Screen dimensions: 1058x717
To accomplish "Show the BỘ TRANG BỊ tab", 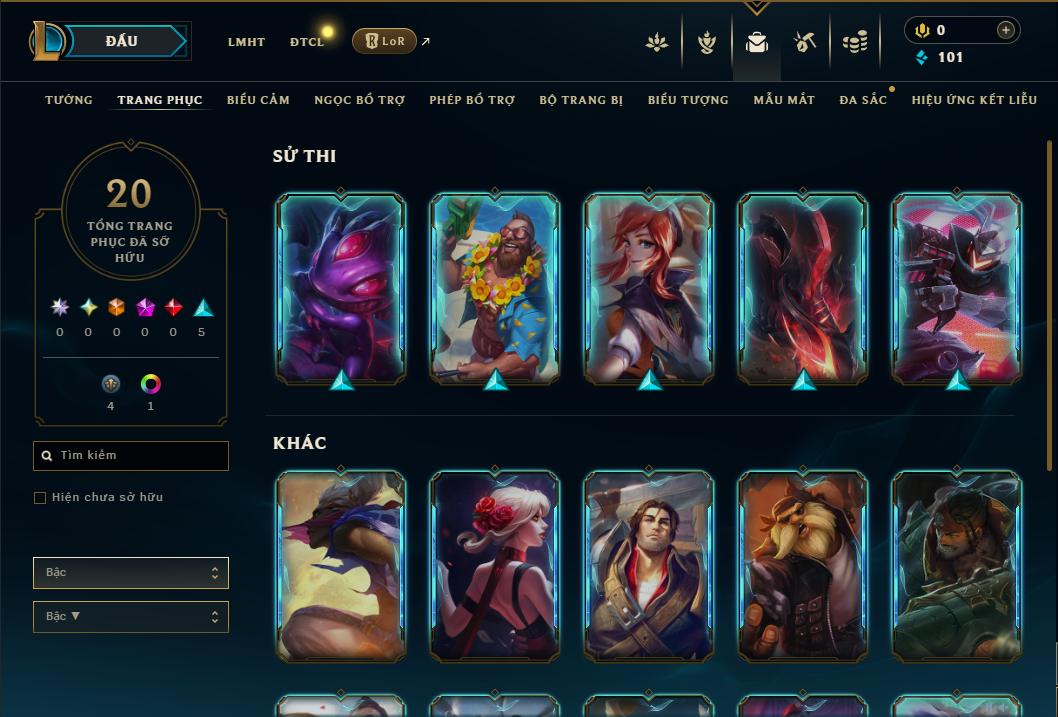I will 581,100.
